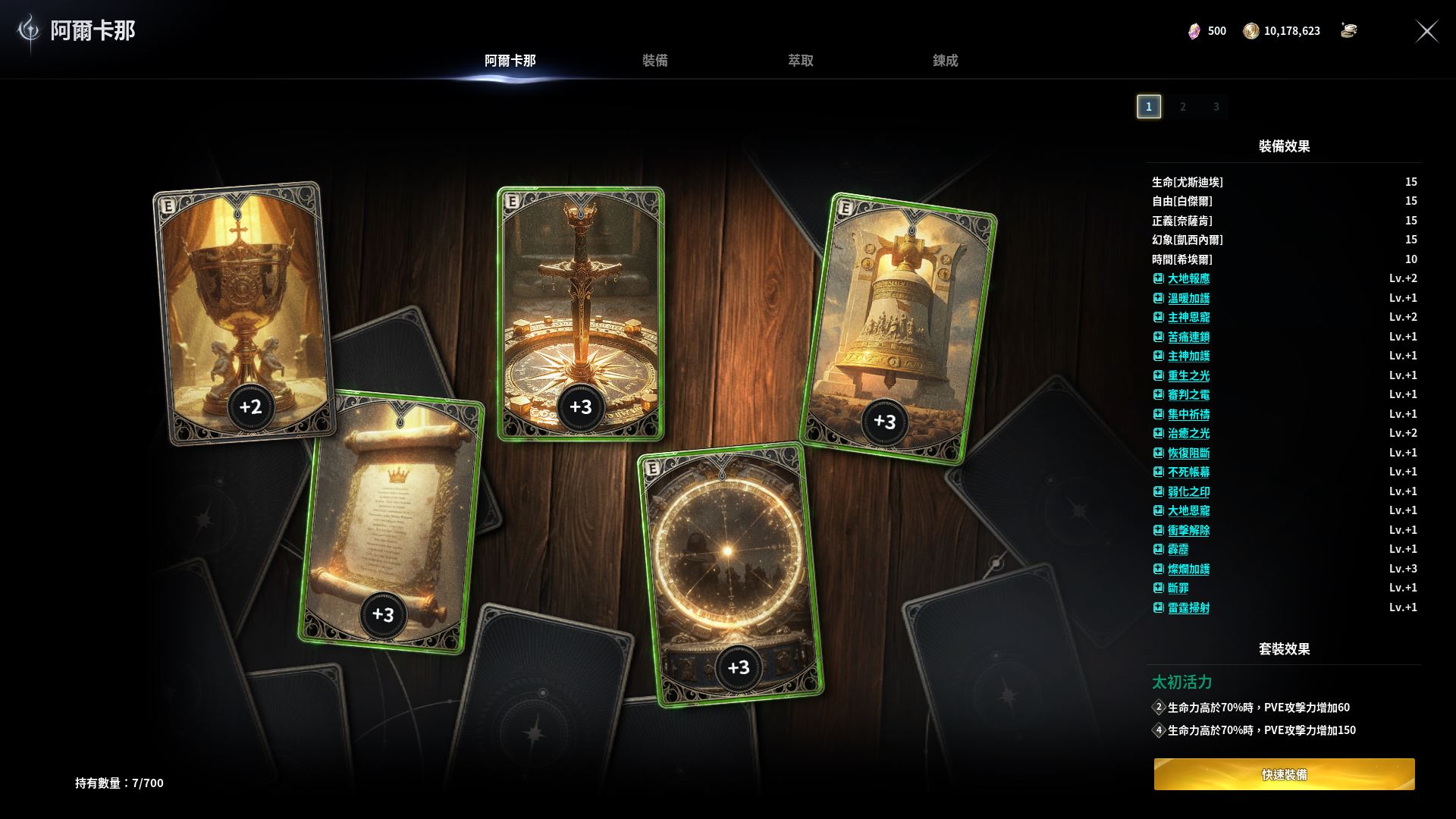This screenshot has height=819, width=1456.
Task: Switch to preset page 3
Action: click(x=1216, y=107)
